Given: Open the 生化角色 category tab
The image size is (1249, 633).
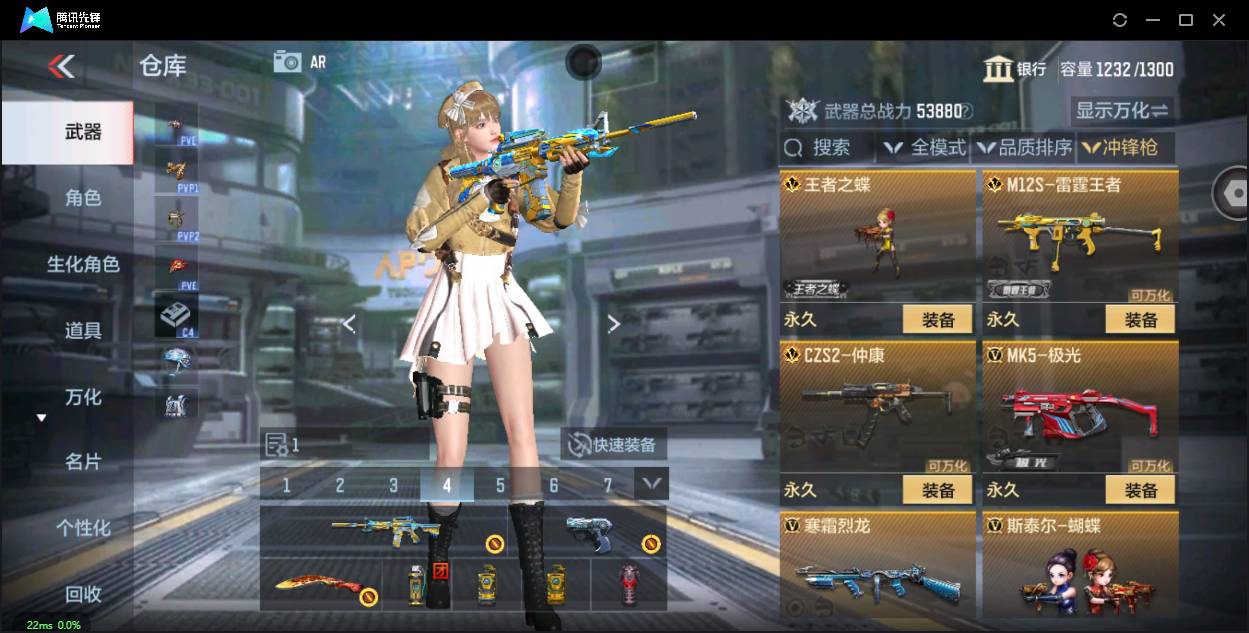Looking at the screenshot, I should coord(83,264).
